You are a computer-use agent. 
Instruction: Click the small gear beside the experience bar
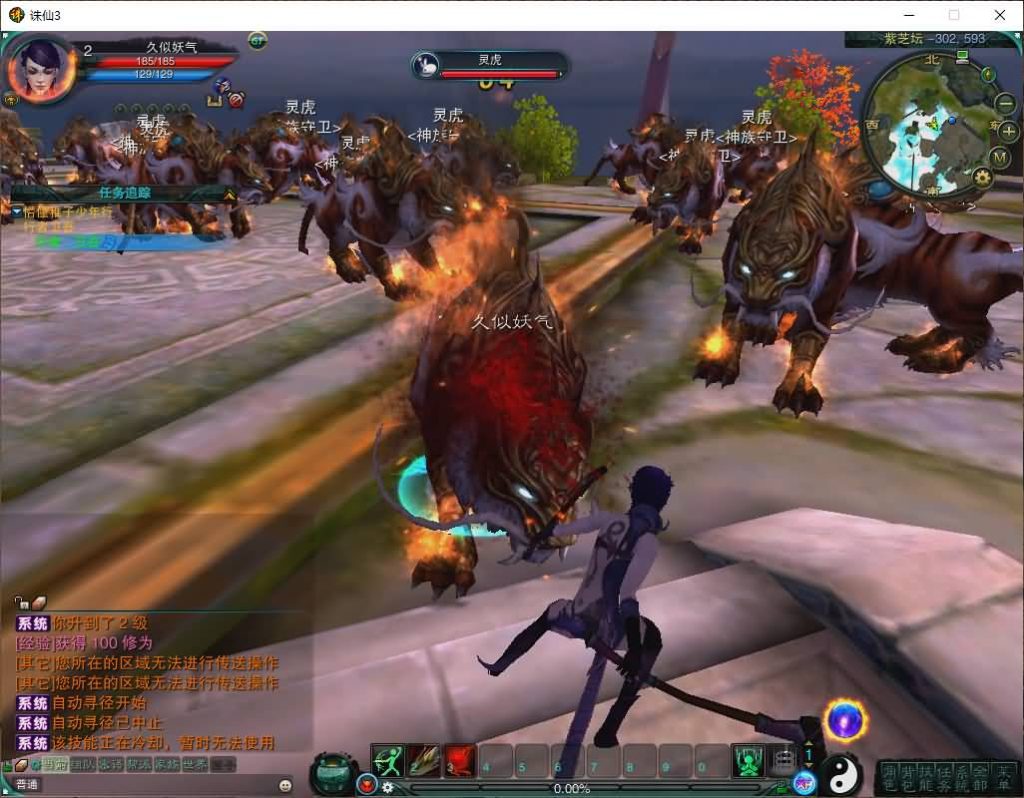tap(388, 787)
